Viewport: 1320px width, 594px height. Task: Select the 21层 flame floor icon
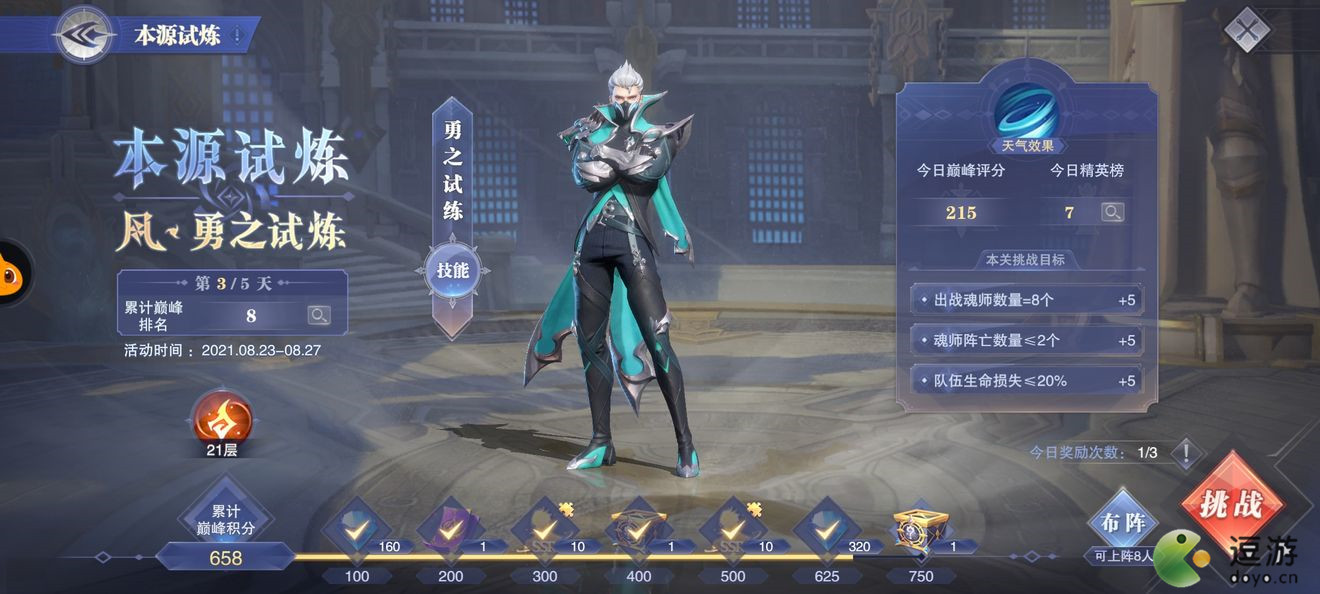click(221, 420)
